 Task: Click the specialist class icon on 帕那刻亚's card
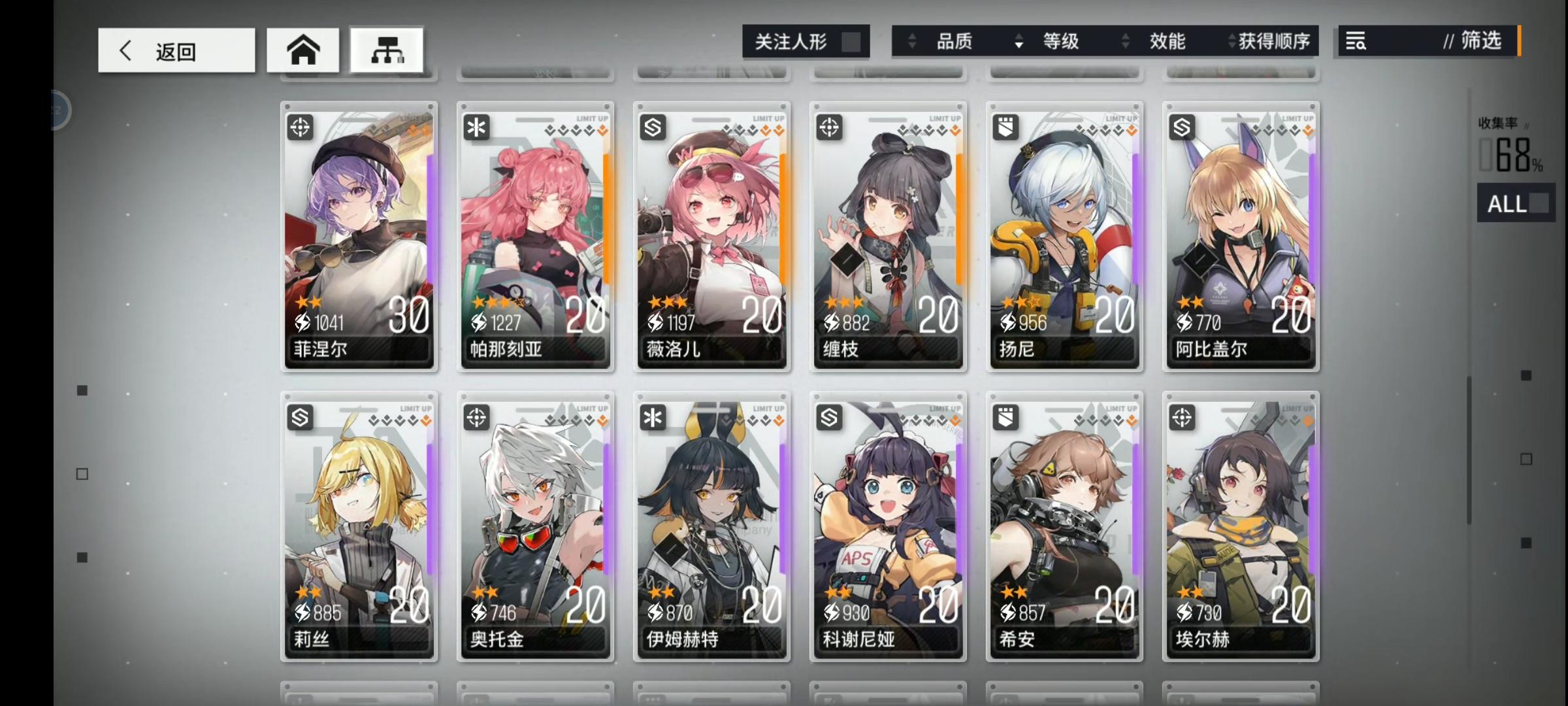click(x=477, y=127)
